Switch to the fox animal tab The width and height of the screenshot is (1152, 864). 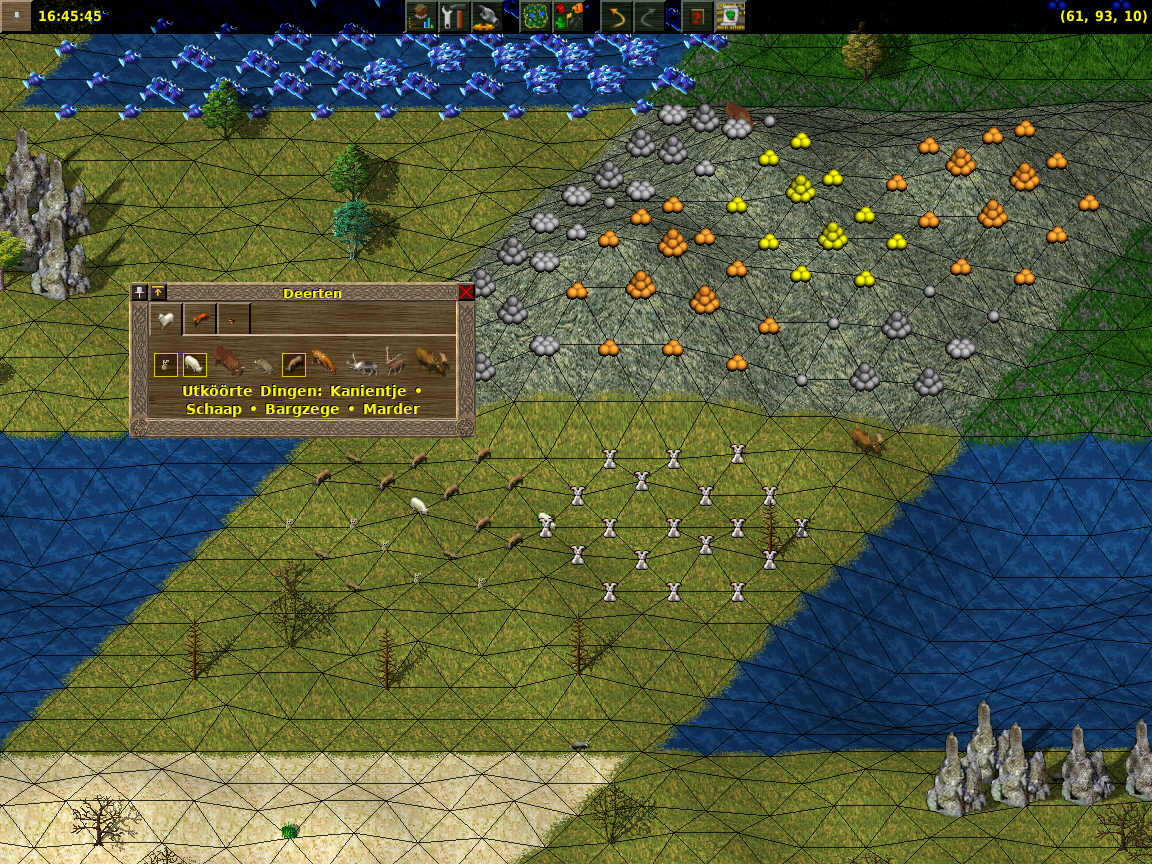click(200, 319)
